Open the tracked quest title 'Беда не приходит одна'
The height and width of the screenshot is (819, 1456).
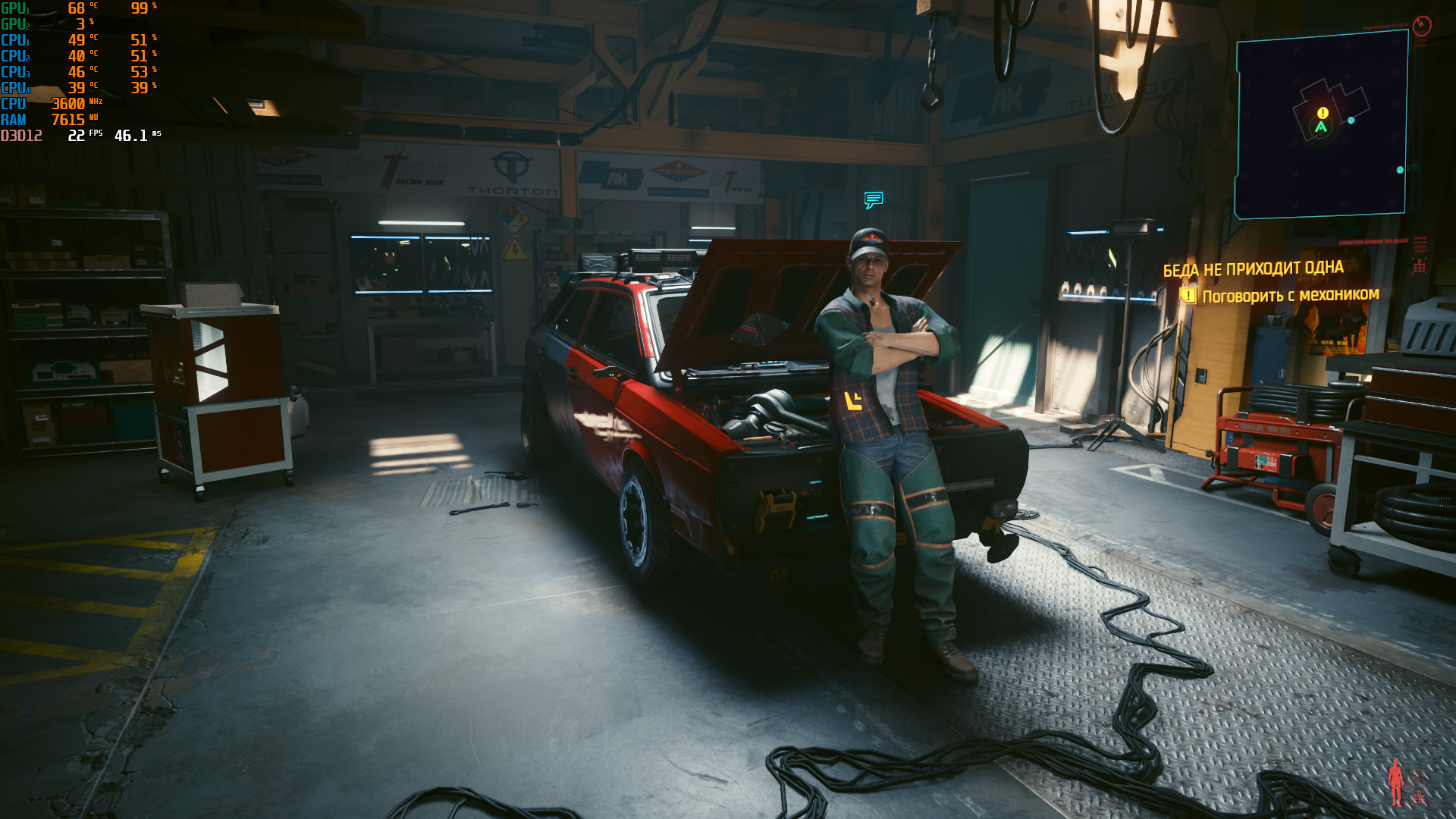coord(1253,269)
